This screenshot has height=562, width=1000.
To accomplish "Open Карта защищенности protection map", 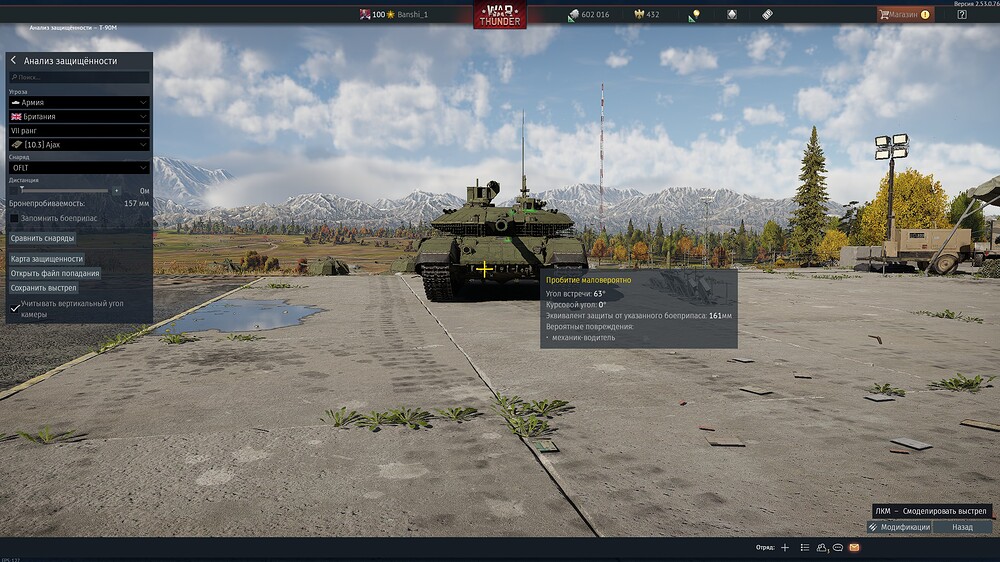I will (x=47, y=259).
